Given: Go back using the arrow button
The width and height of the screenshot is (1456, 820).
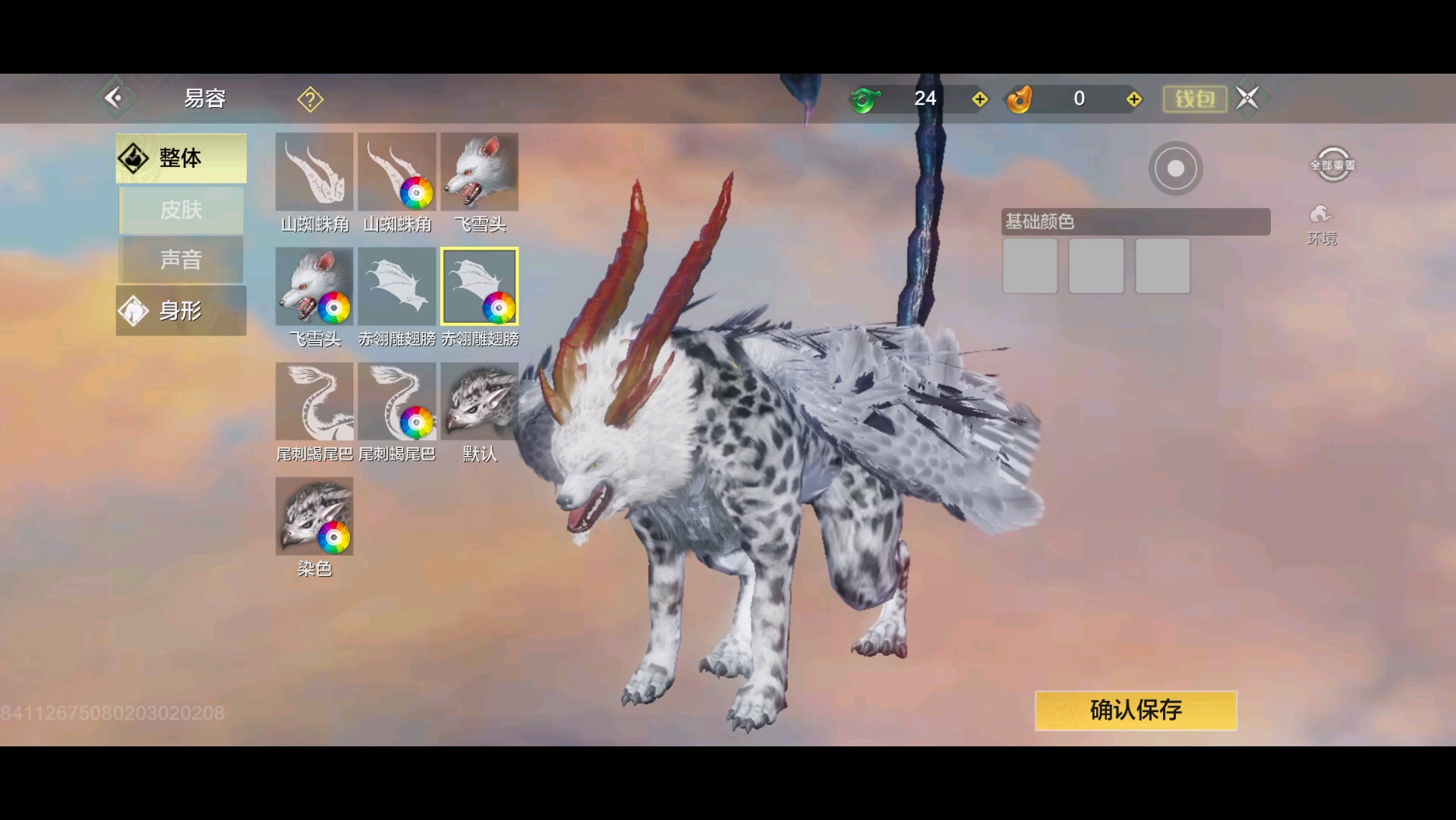Looking at the screenshot, I should [113, 98].
